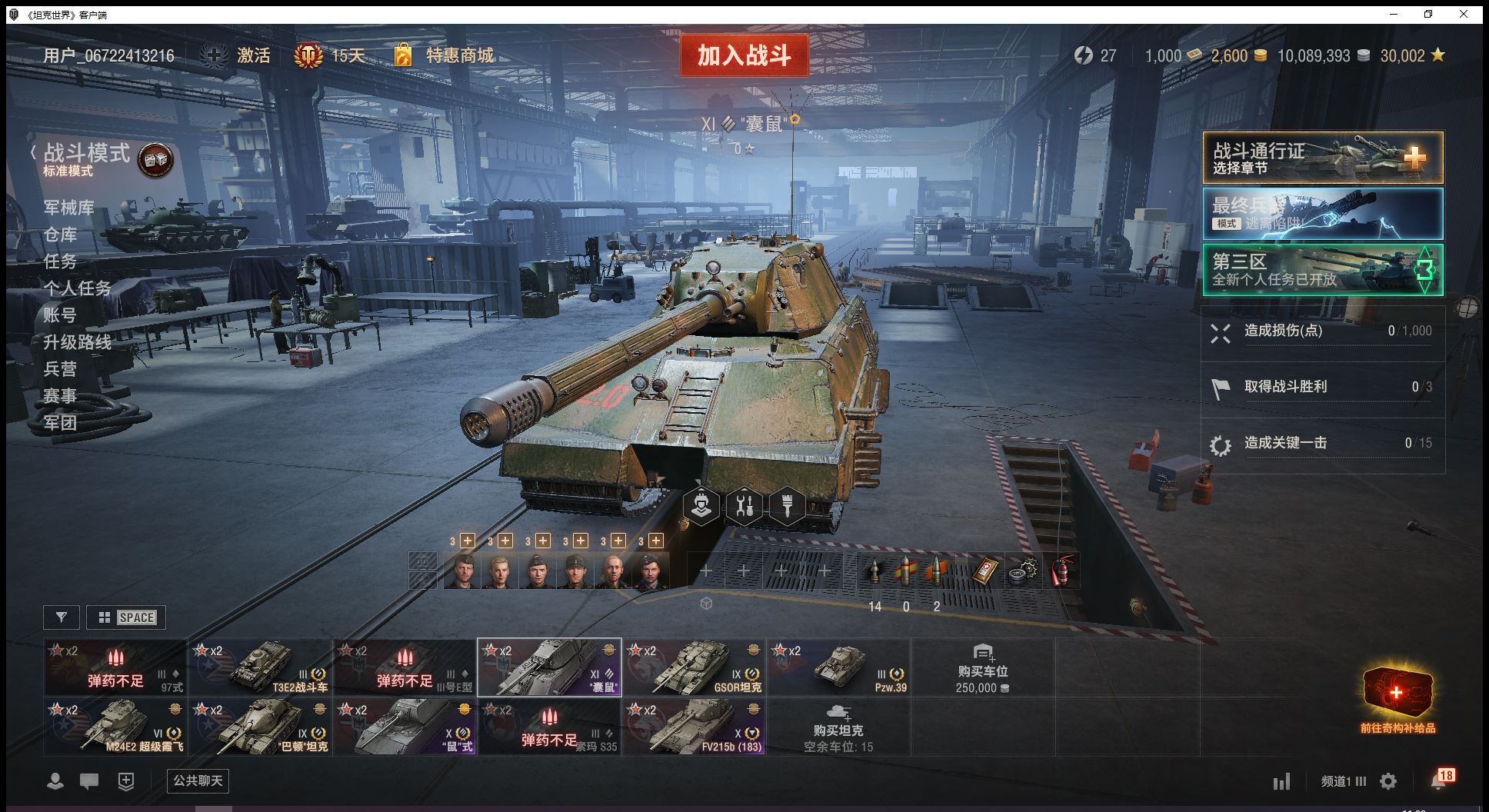The image size is (1489, 812).
Task: Close the game window
Action: coord(1464,14)
